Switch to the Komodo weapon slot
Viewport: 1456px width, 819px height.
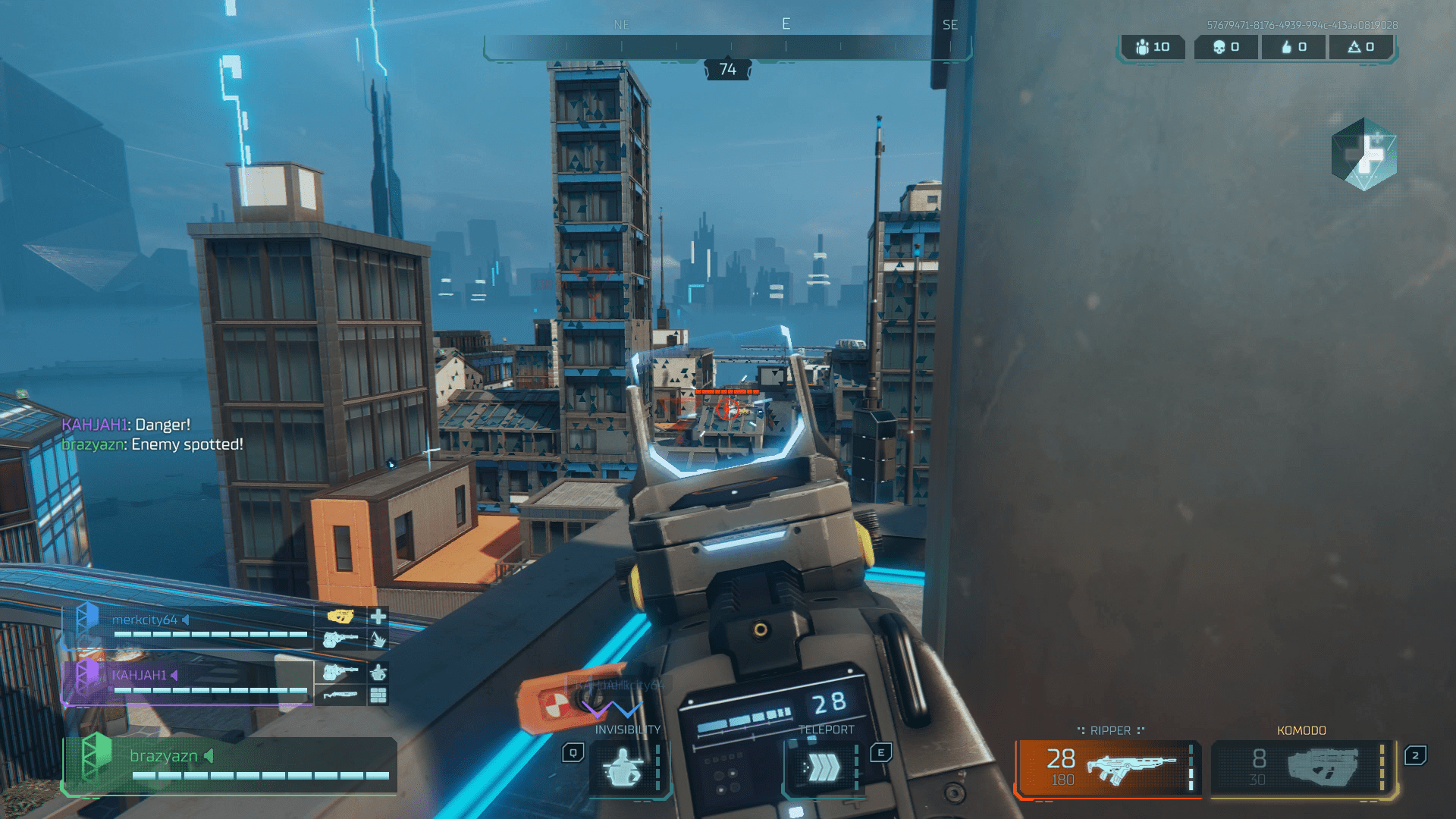(x=1301, y=767)
